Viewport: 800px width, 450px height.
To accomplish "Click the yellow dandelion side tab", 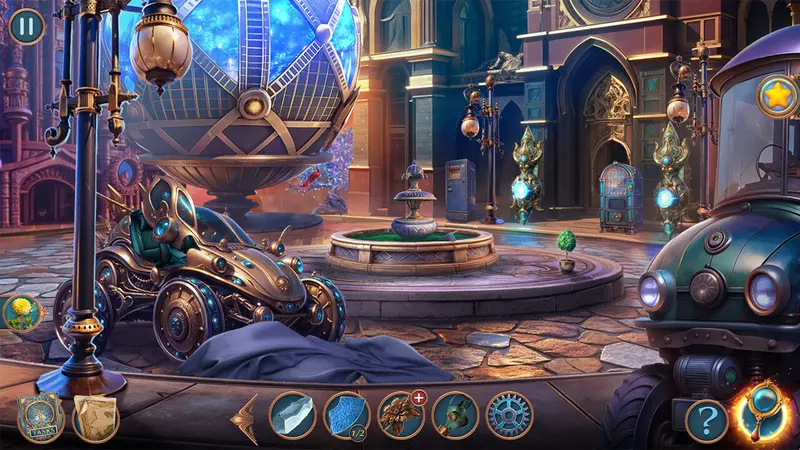I will pyautogui.click(x=20, y=314).
